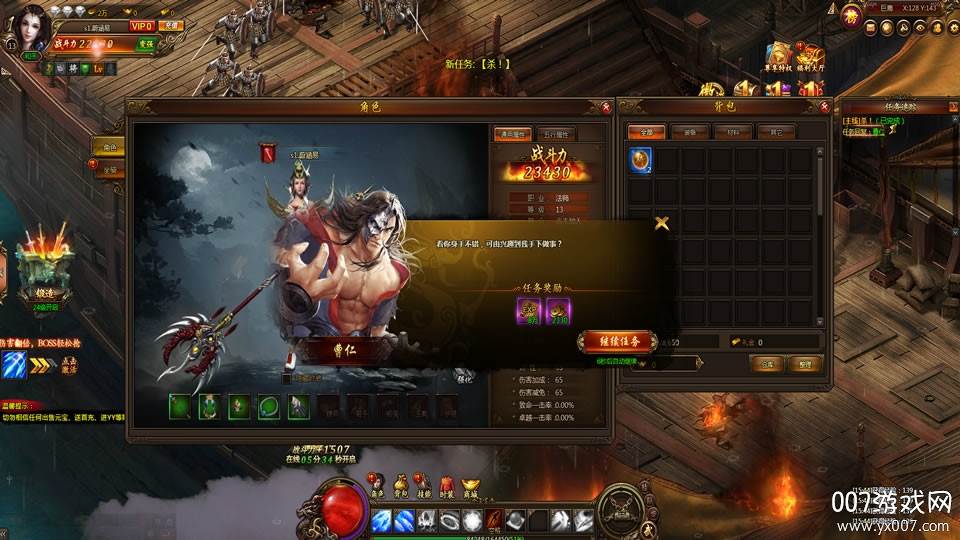Click the green 变强 button
Viewport: 960px width, 540px height.
tap(147, 44)
